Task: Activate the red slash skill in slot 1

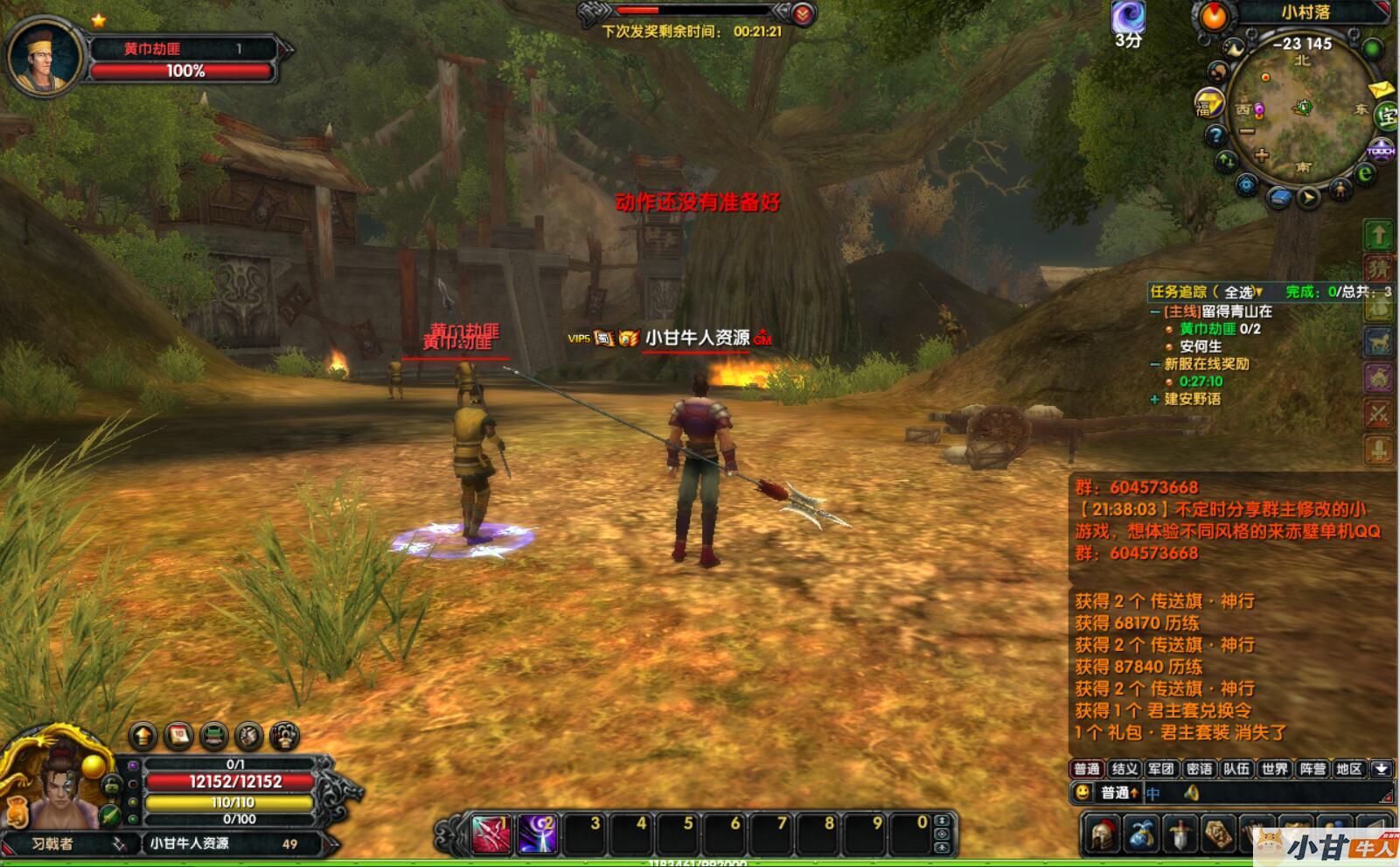Action: click(491, 834)
